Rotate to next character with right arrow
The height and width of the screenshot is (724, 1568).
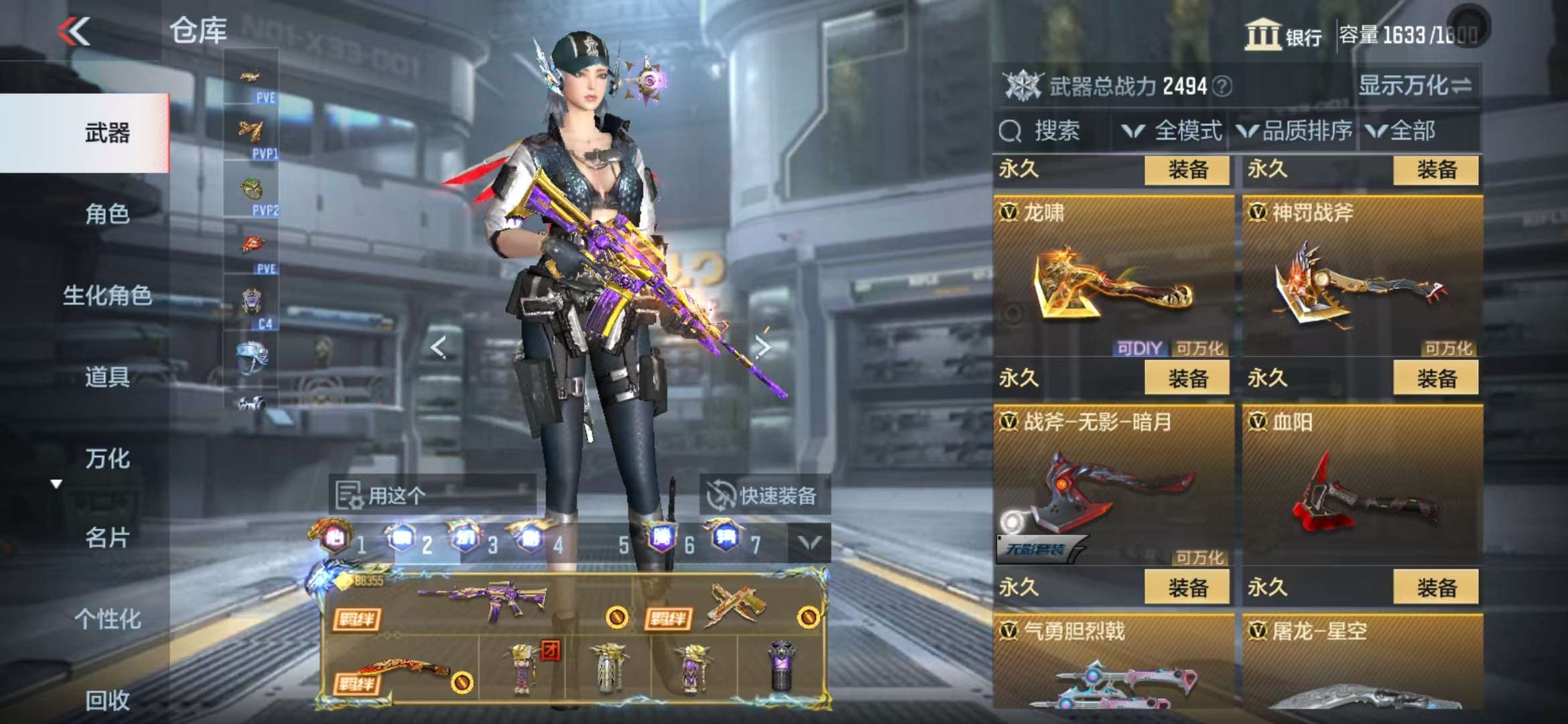[x=762, y=346]
